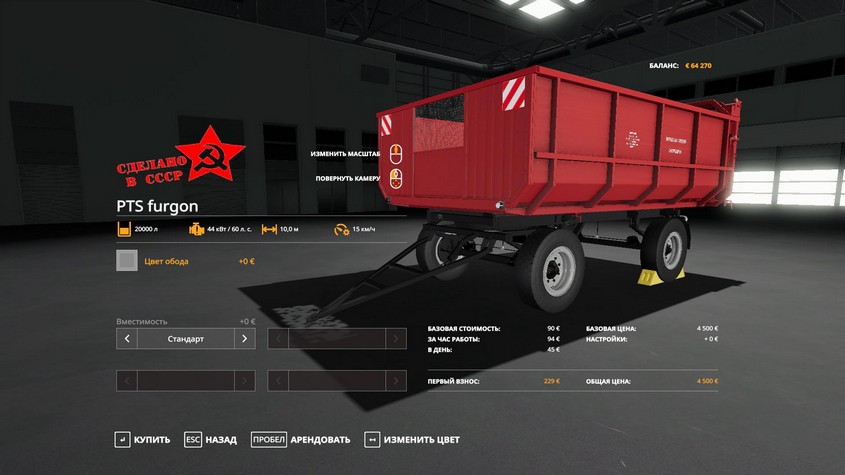Switch to previous Вместимость capacity option
This screenshot has width=845, height=475.
point(127,339)
